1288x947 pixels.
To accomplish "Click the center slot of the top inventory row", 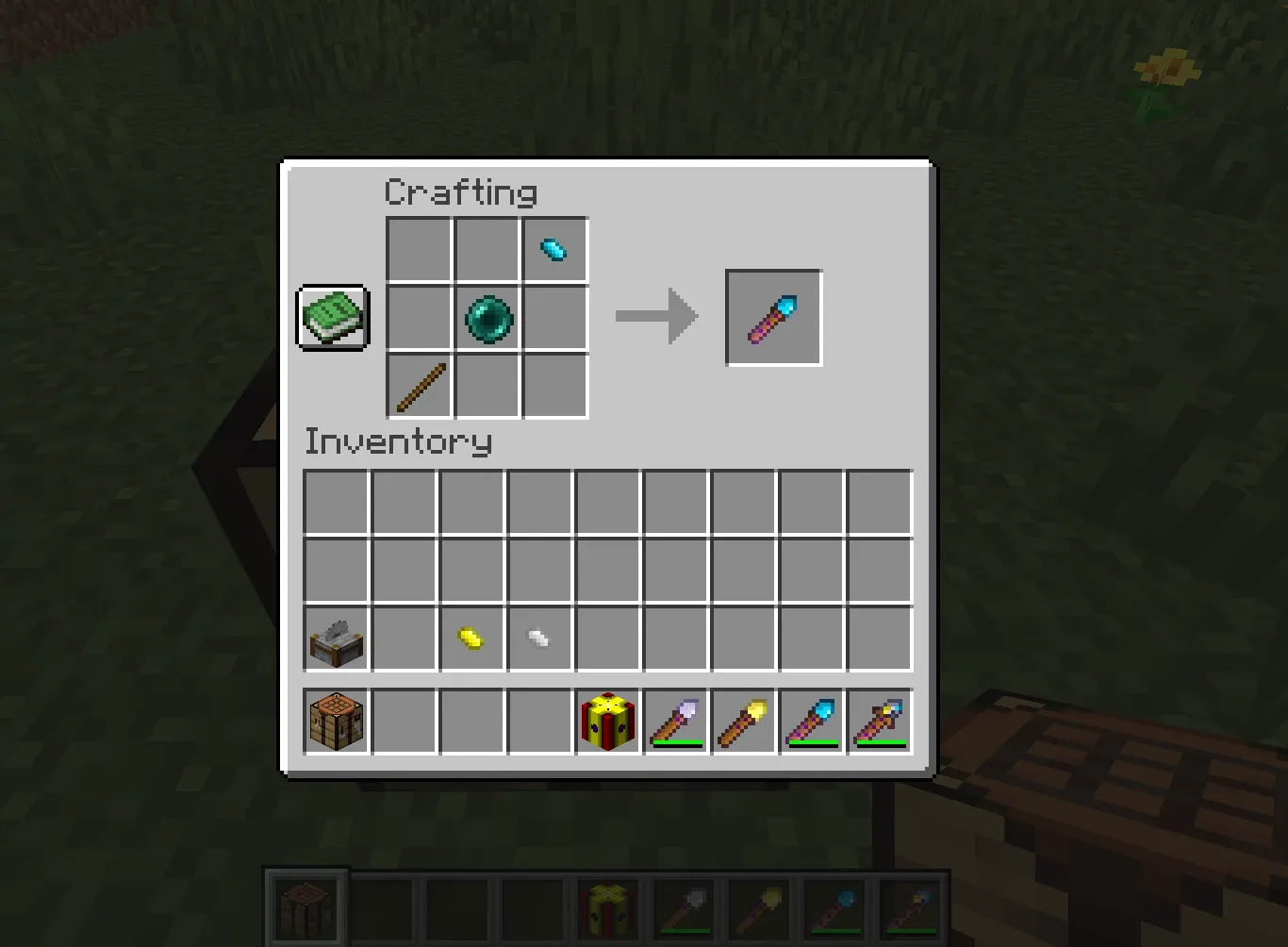I will pos(607,502).
